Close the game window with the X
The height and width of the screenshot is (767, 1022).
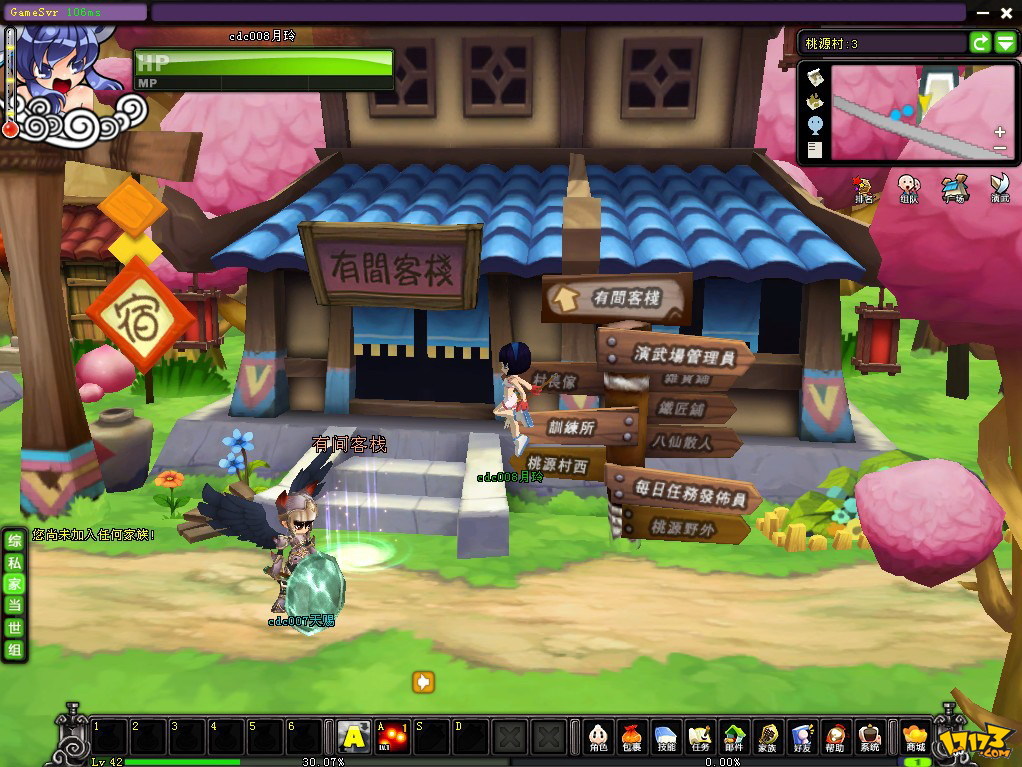point(1007,13)
